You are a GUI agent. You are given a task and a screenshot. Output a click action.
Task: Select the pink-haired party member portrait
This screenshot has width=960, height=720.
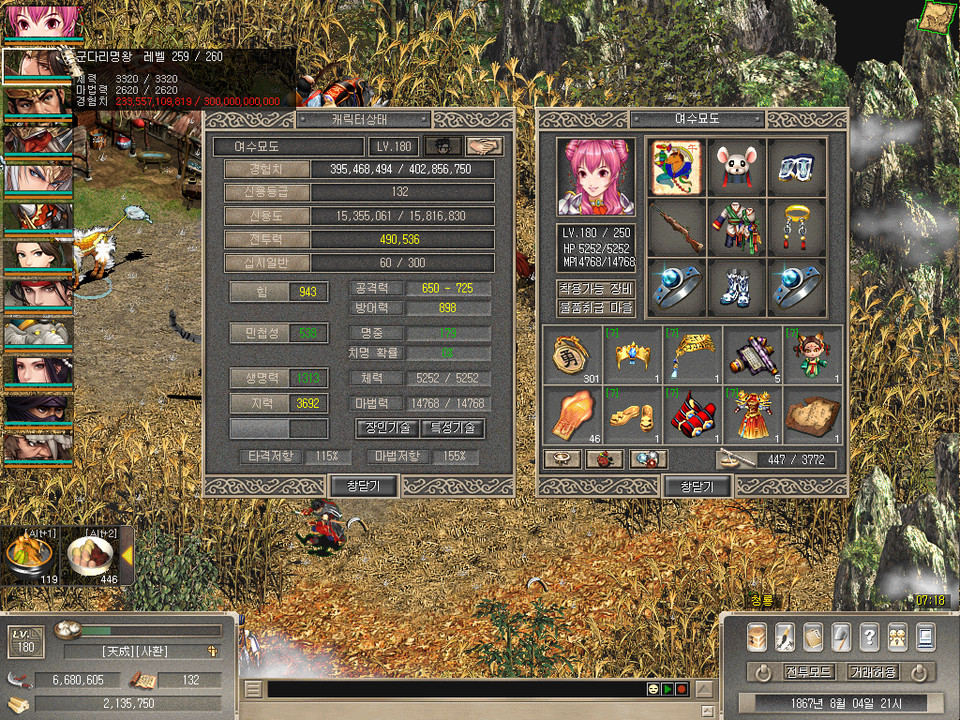click(38, 22)
